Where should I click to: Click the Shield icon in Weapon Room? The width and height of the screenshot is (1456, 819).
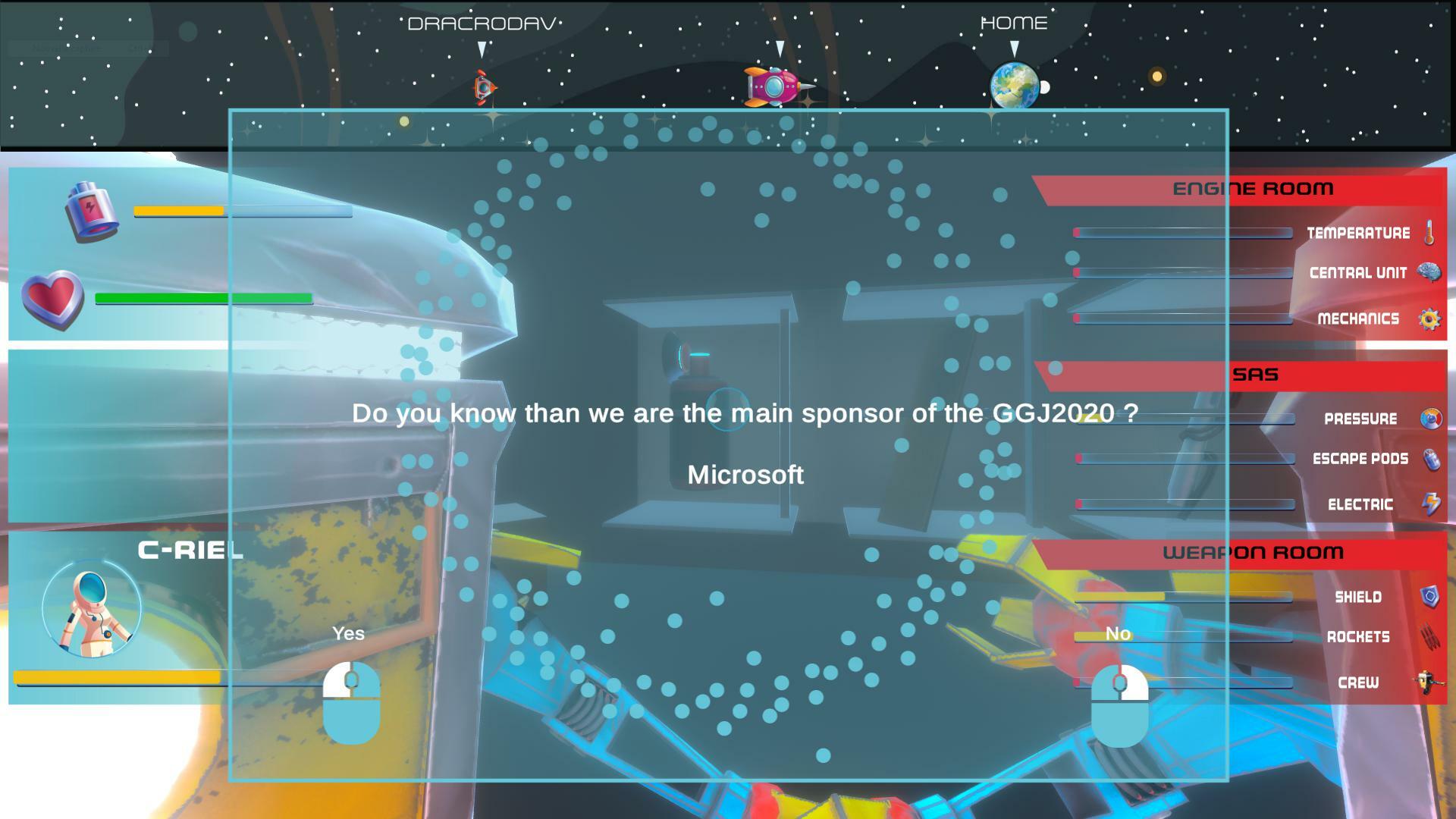pyautogui.click(x=1429, y=597)
